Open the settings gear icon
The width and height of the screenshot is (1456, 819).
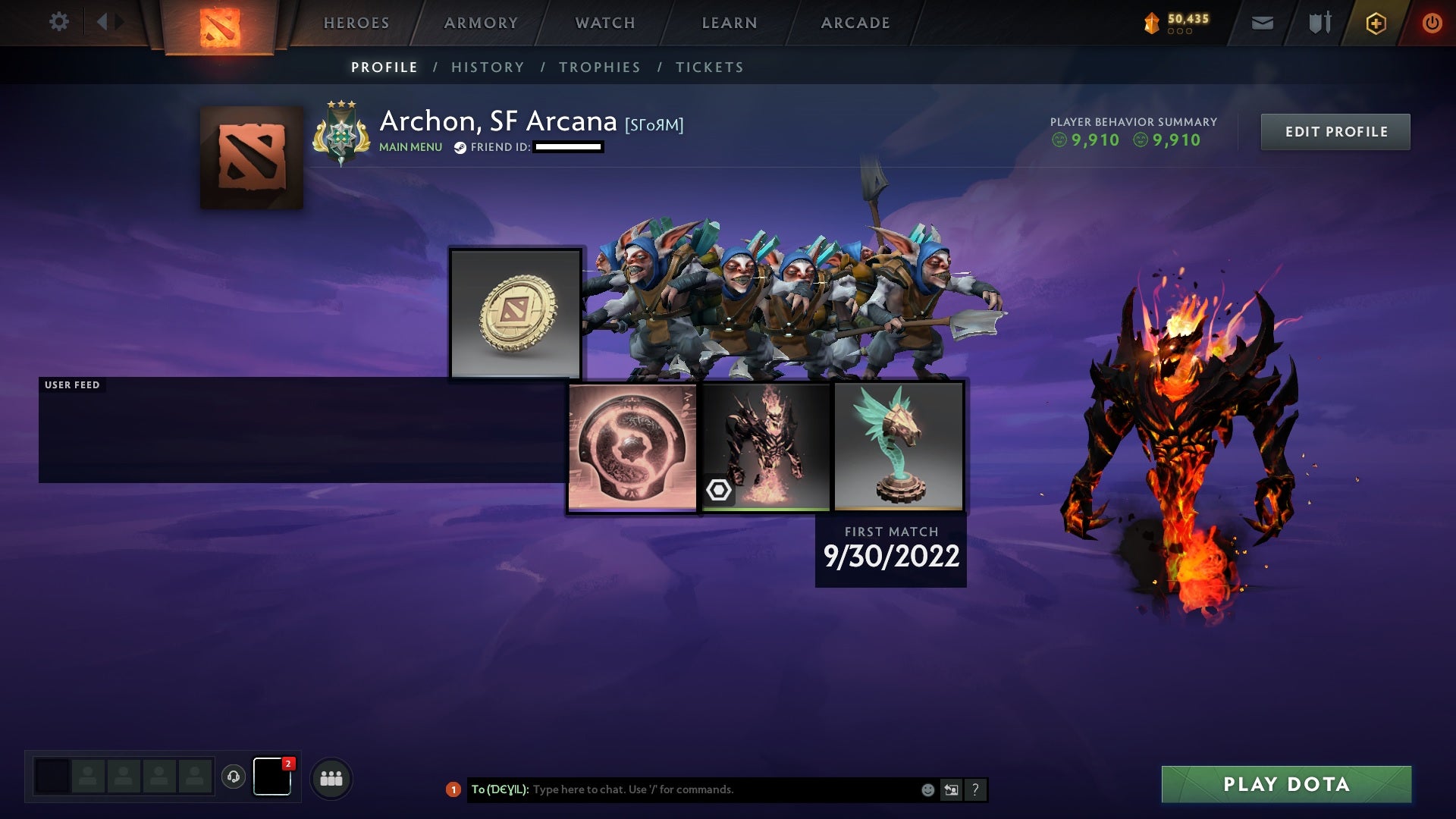coord(59,22)
